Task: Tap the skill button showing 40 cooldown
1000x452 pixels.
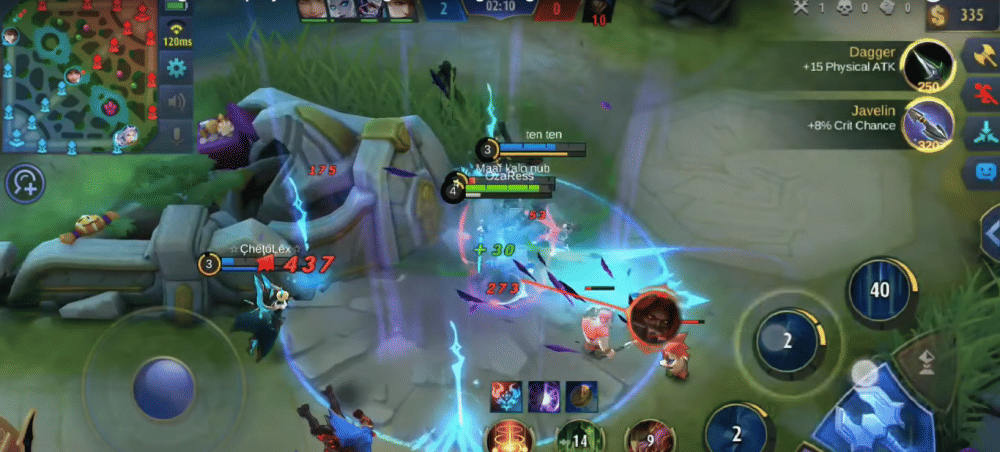Action: (881, 291)
